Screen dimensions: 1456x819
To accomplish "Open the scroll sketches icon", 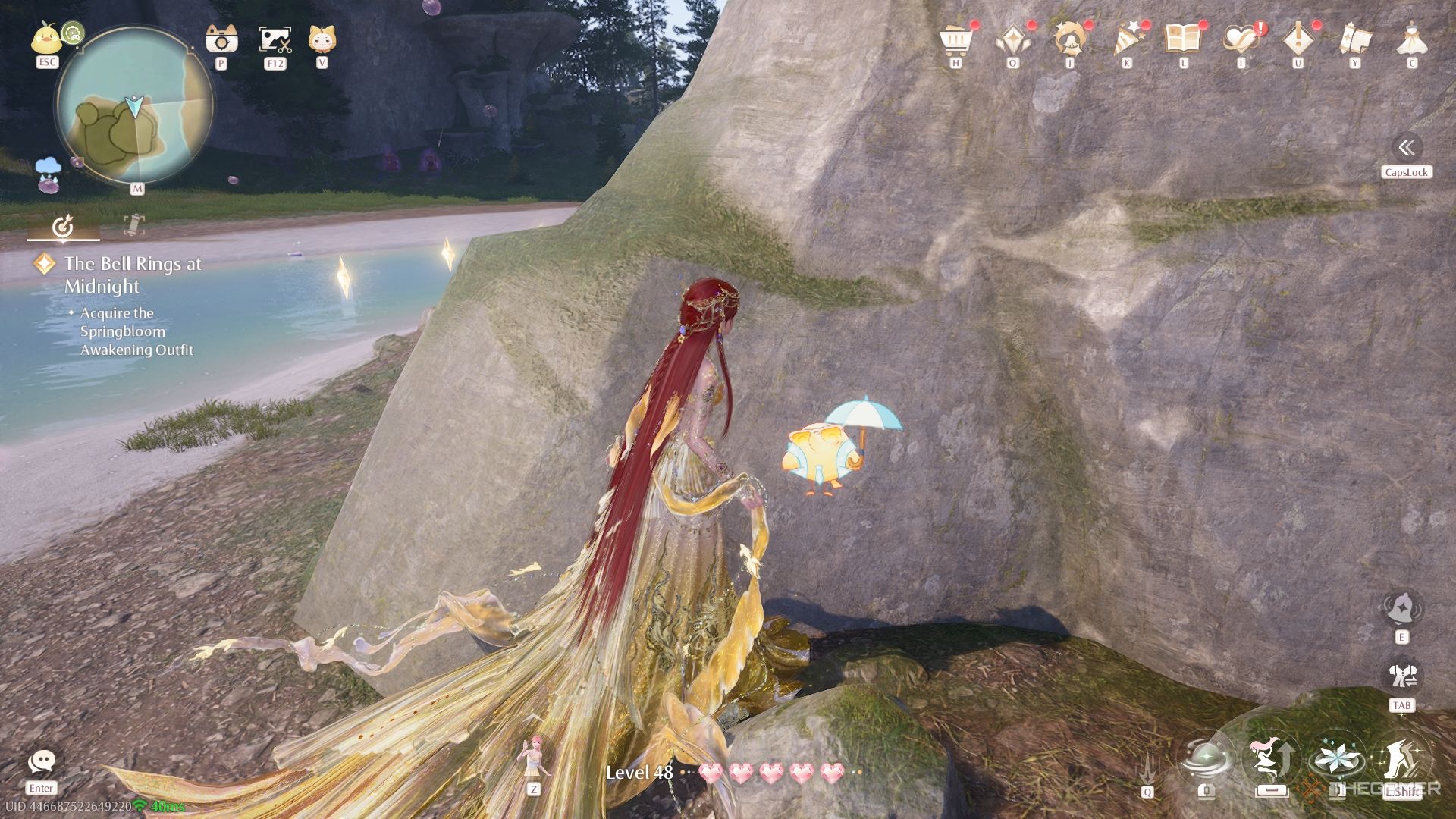I will click(x=1355, y=39).
